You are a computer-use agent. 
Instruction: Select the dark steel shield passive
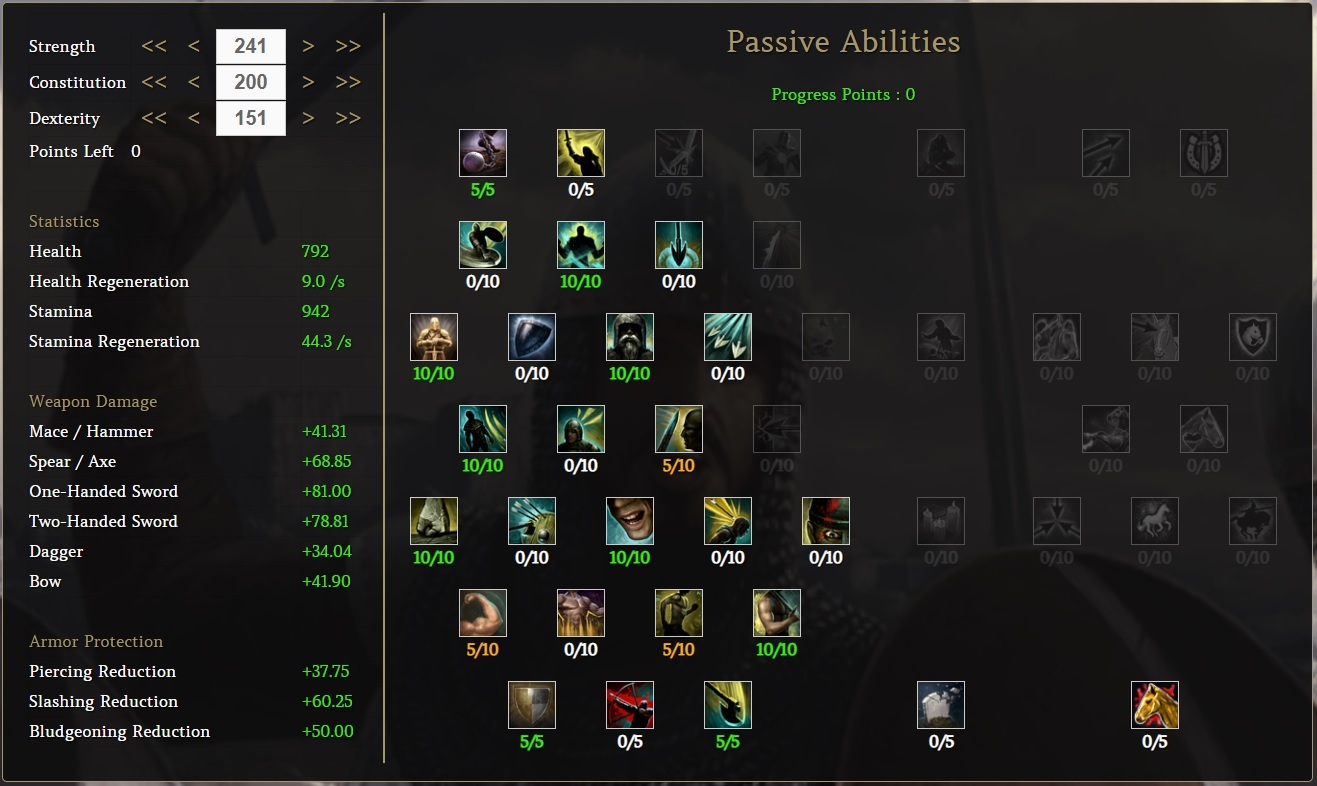532,337
